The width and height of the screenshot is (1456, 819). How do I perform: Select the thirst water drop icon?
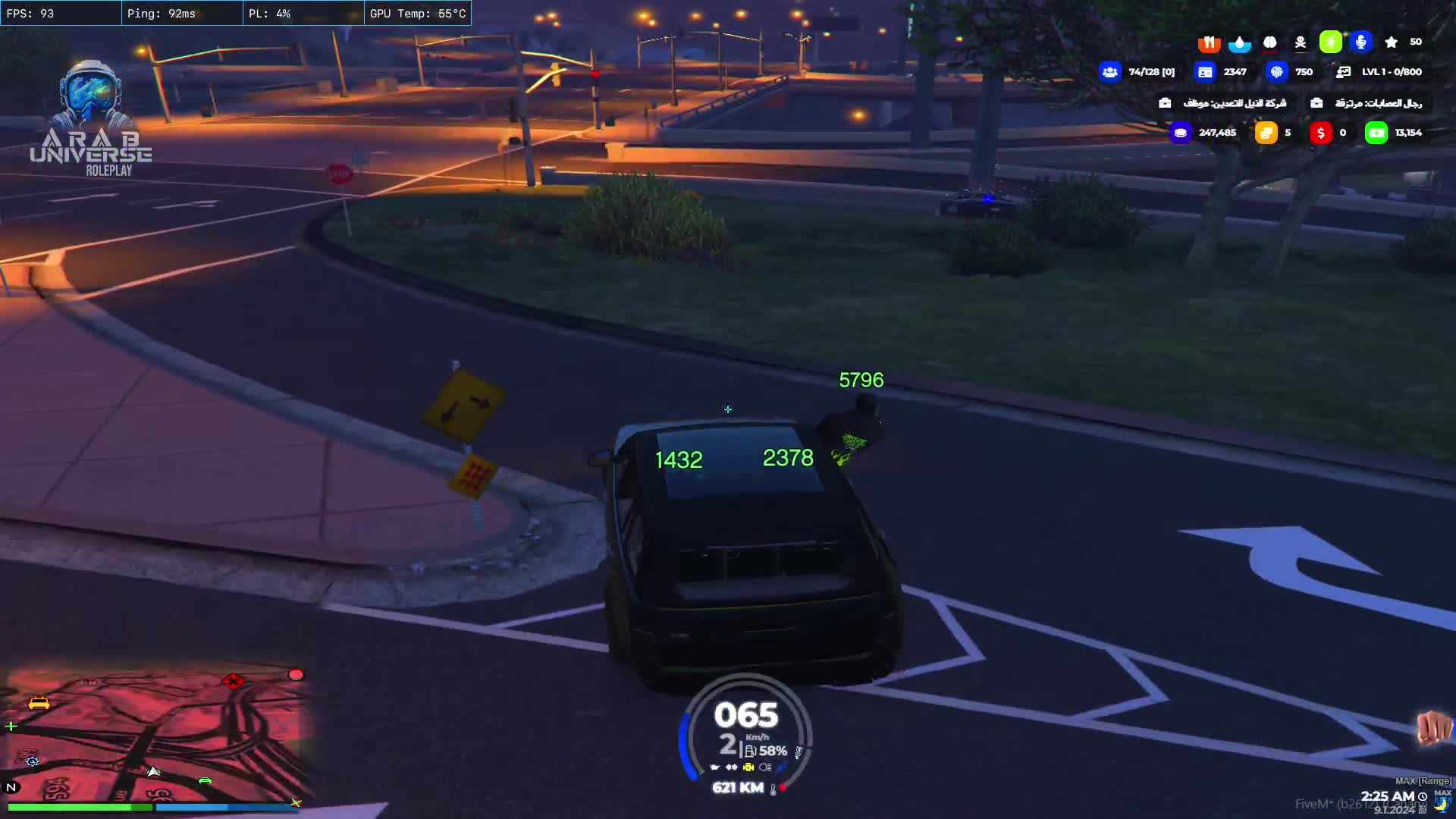click(1239, 42)
